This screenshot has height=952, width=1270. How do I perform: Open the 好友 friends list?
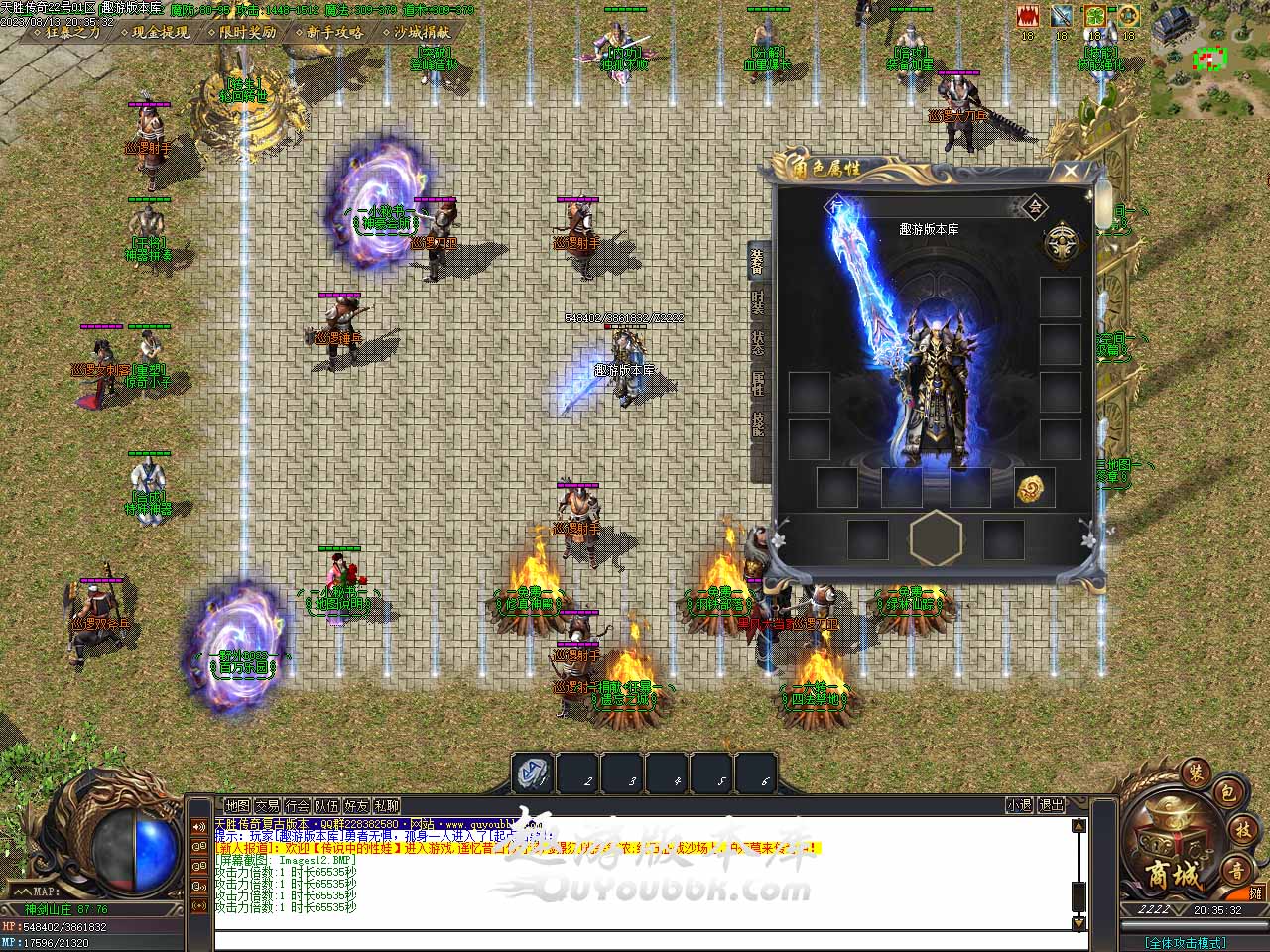356,806
